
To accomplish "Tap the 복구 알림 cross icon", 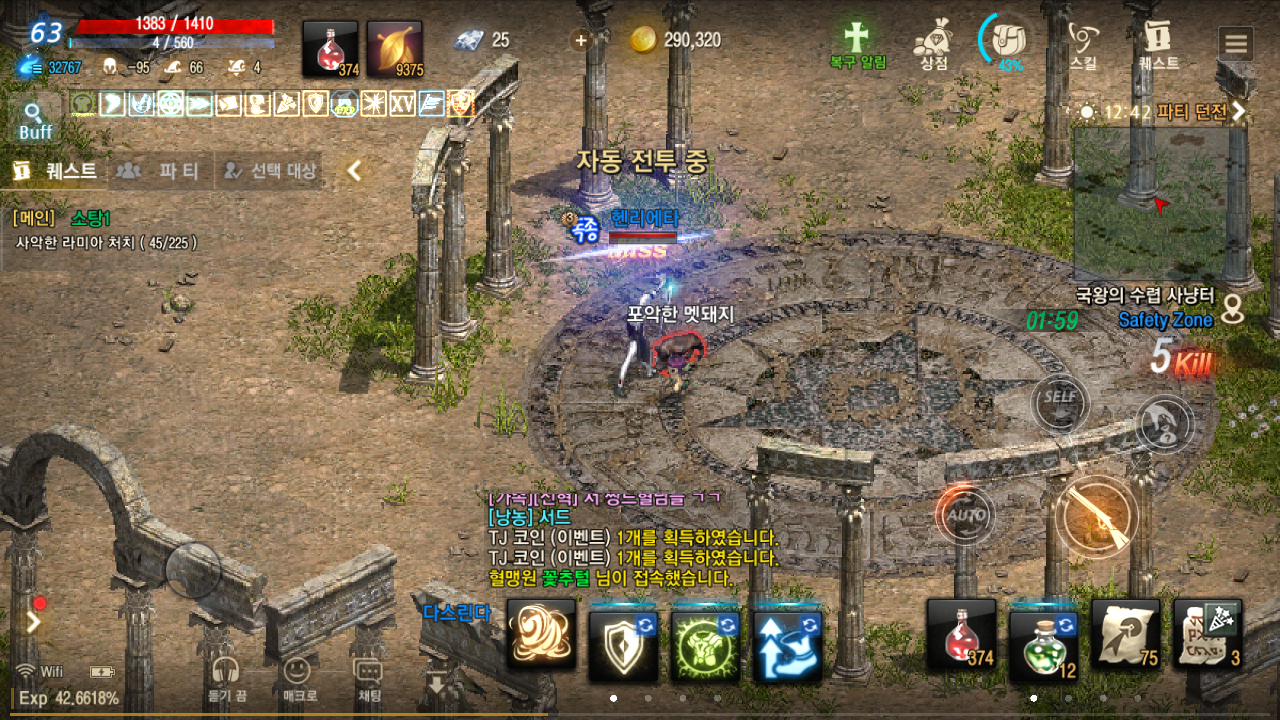I will [x=857, y=44].
